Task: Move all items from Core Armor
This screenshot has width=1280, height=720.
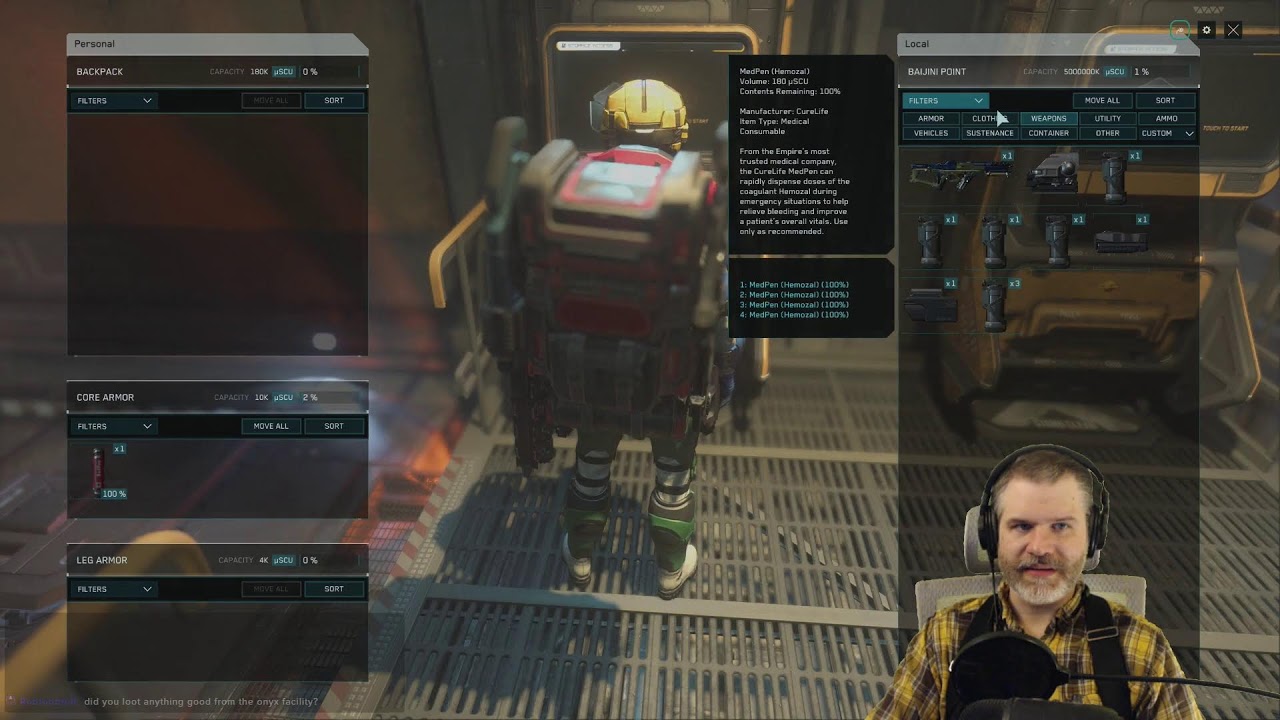Action: point(270,426)
